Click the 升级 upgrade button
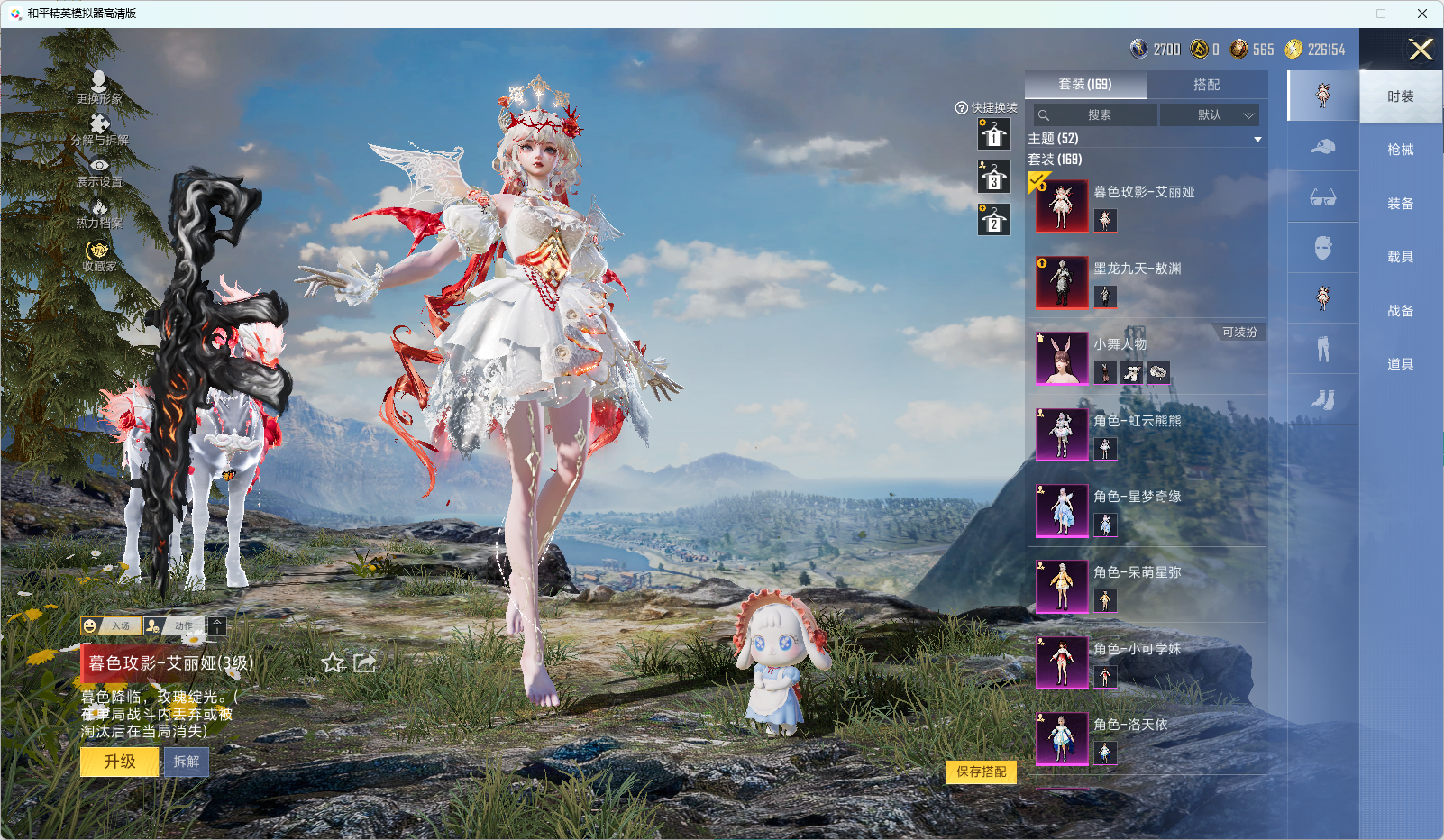The image size is (1444, 840). (120, 762)
